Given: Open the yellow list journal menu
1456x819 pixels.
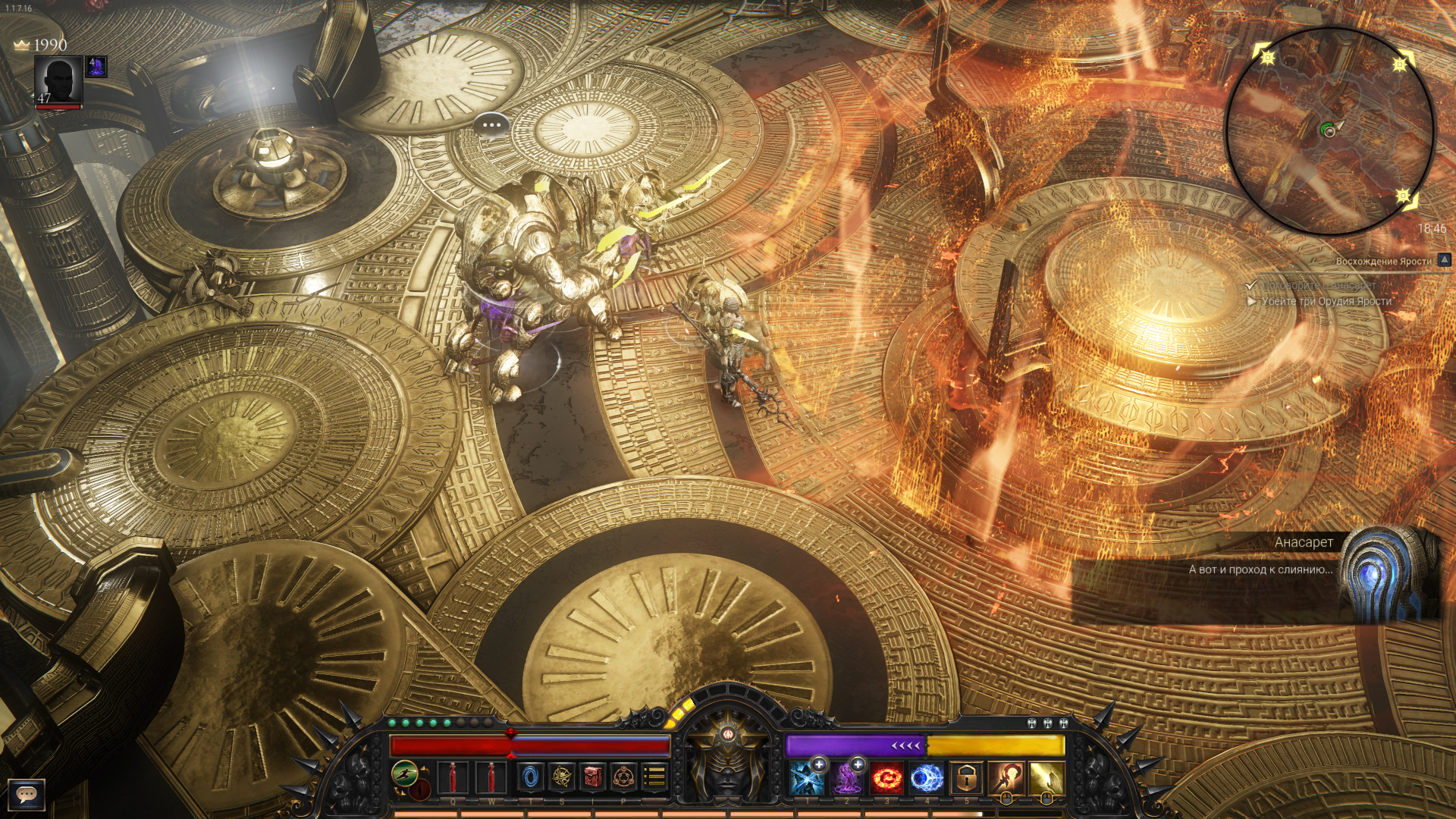Looking at the screenshot, I should [x=654, y=777].
